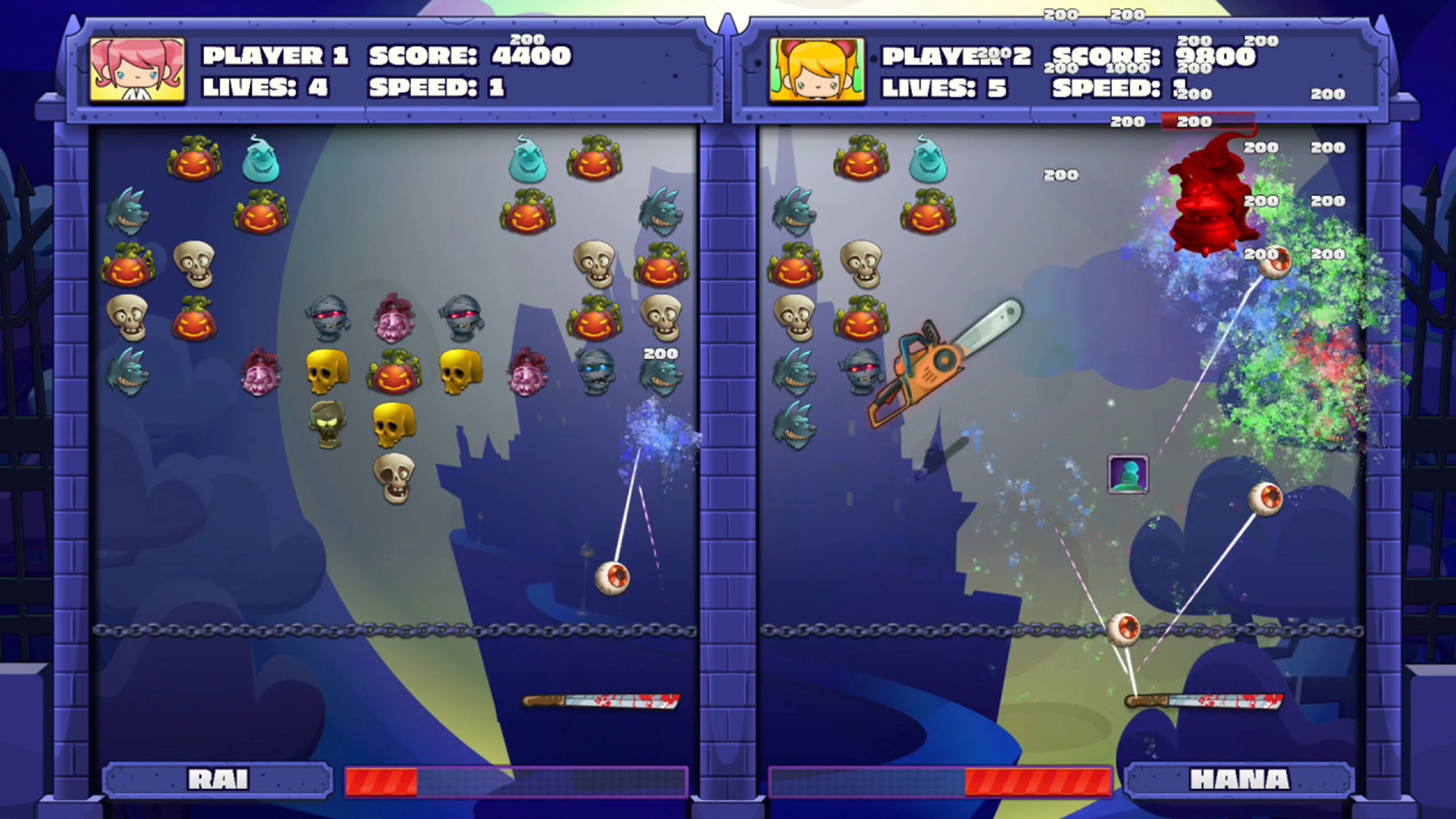1456x819 pixels.
Task: Click the SCORE: 9800 label for Player 2
Action: click(x=1154, y=56)
